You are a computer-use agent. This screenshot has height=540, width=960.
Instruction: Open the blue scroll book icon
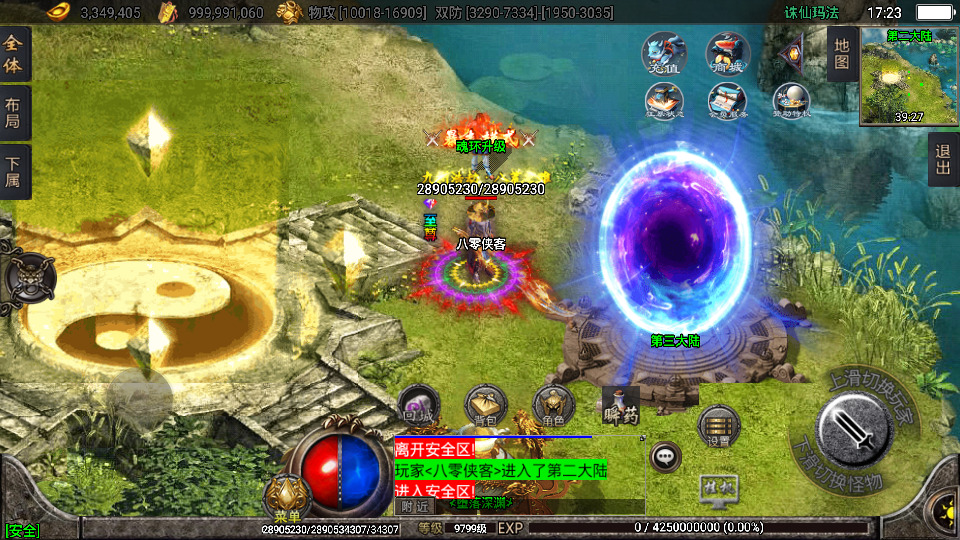click(728, 101)
